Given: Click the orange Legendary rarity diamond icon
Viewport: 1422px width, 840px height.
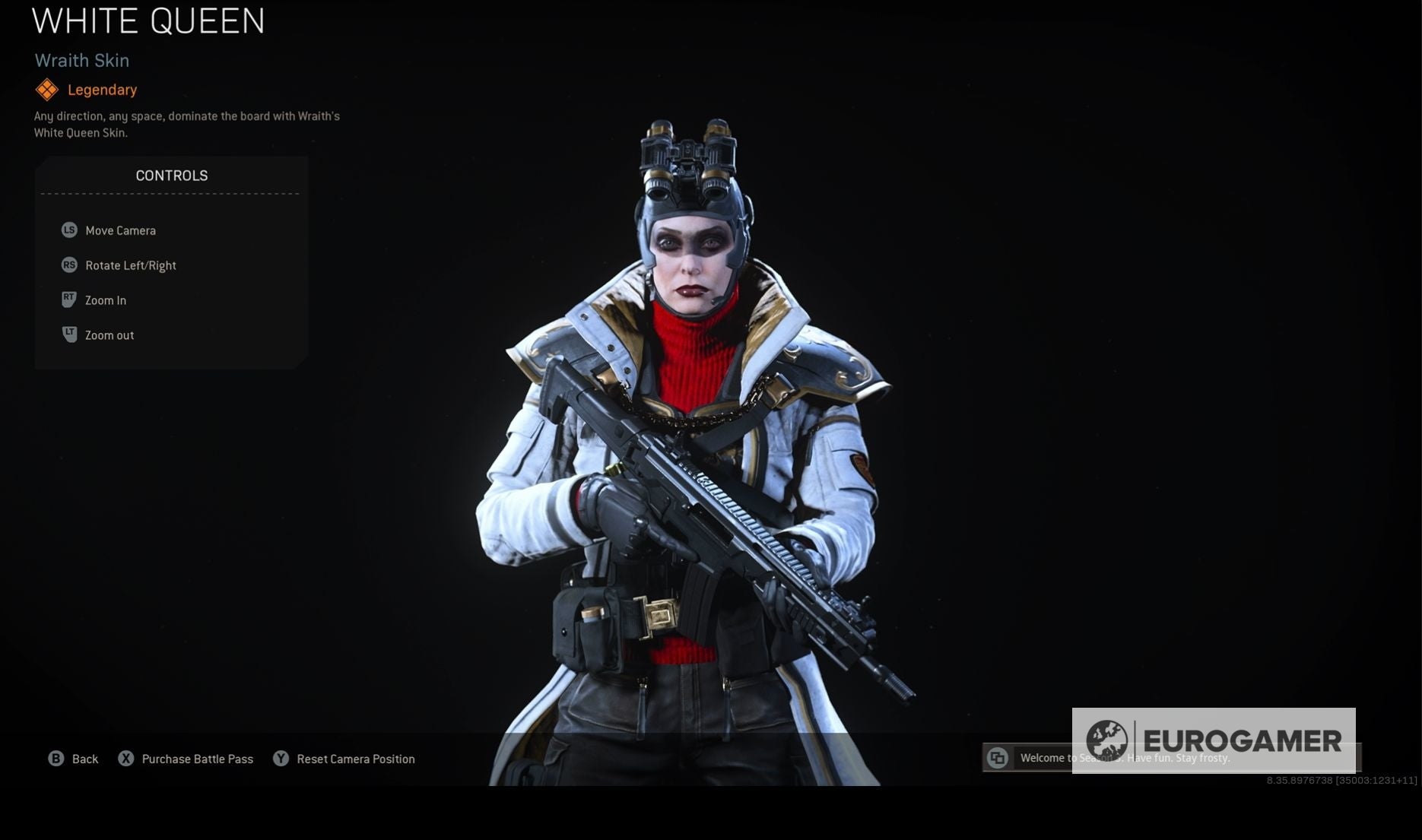Looking at the screenshot, I should pyautogui.click(x=48, y=89).
